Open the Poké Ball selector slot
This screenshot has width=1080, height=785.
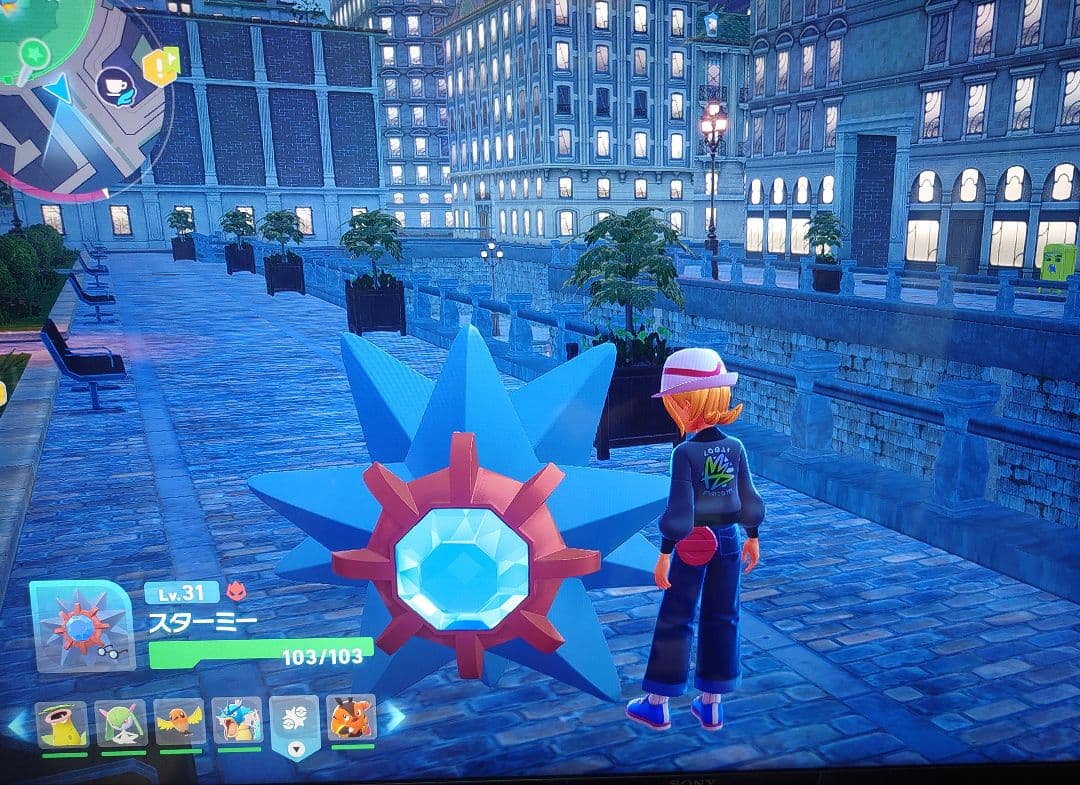295,724
